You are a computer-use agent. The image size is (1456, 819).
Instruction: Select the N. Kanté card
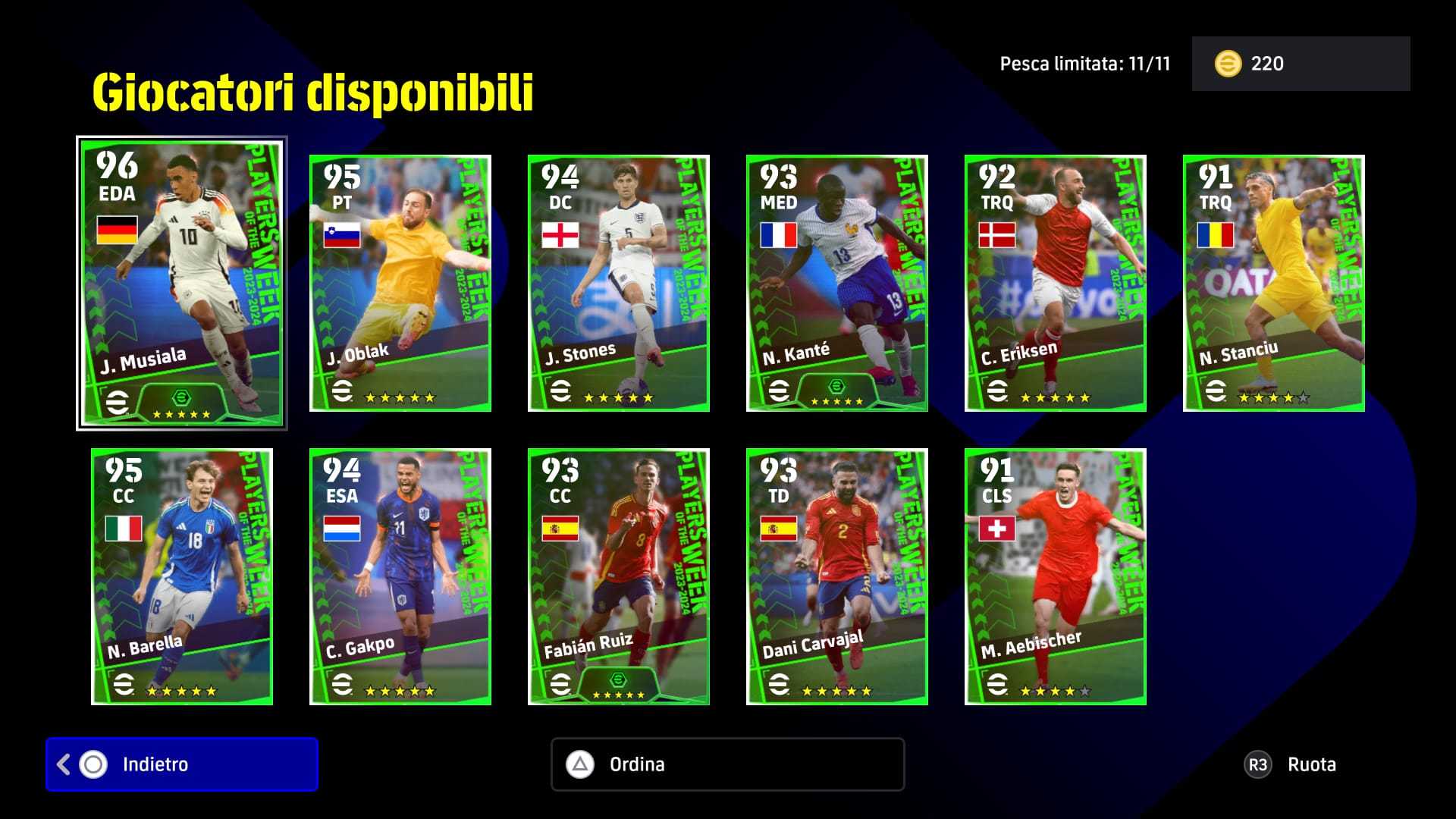pos(837,284)
